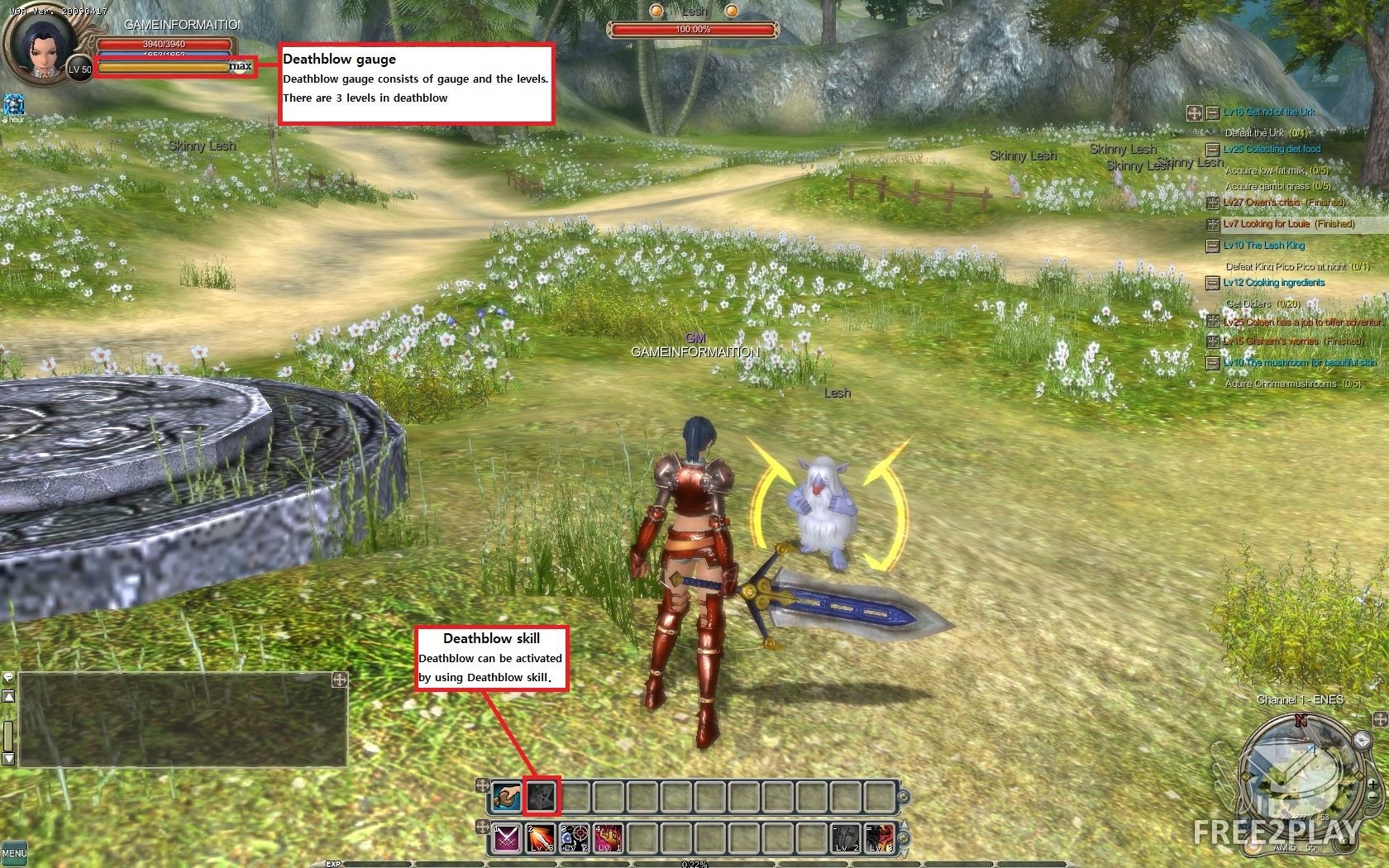Open the MENU button
This screenshot has width=1389, height=868.
(x=13, y=852)
